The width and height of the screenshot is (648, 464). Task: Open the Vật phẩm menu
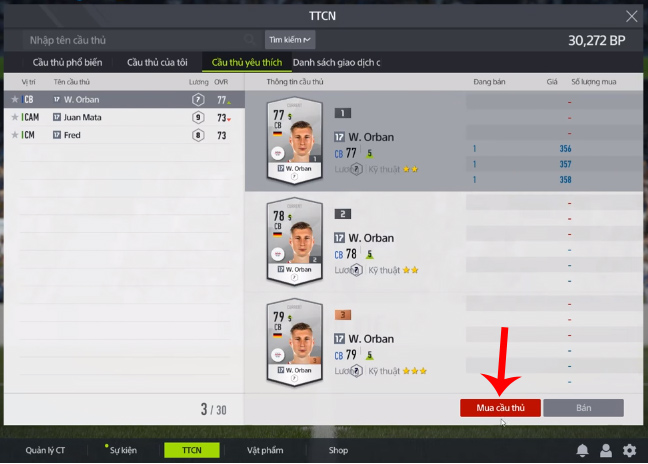click(x=265, y=450)
